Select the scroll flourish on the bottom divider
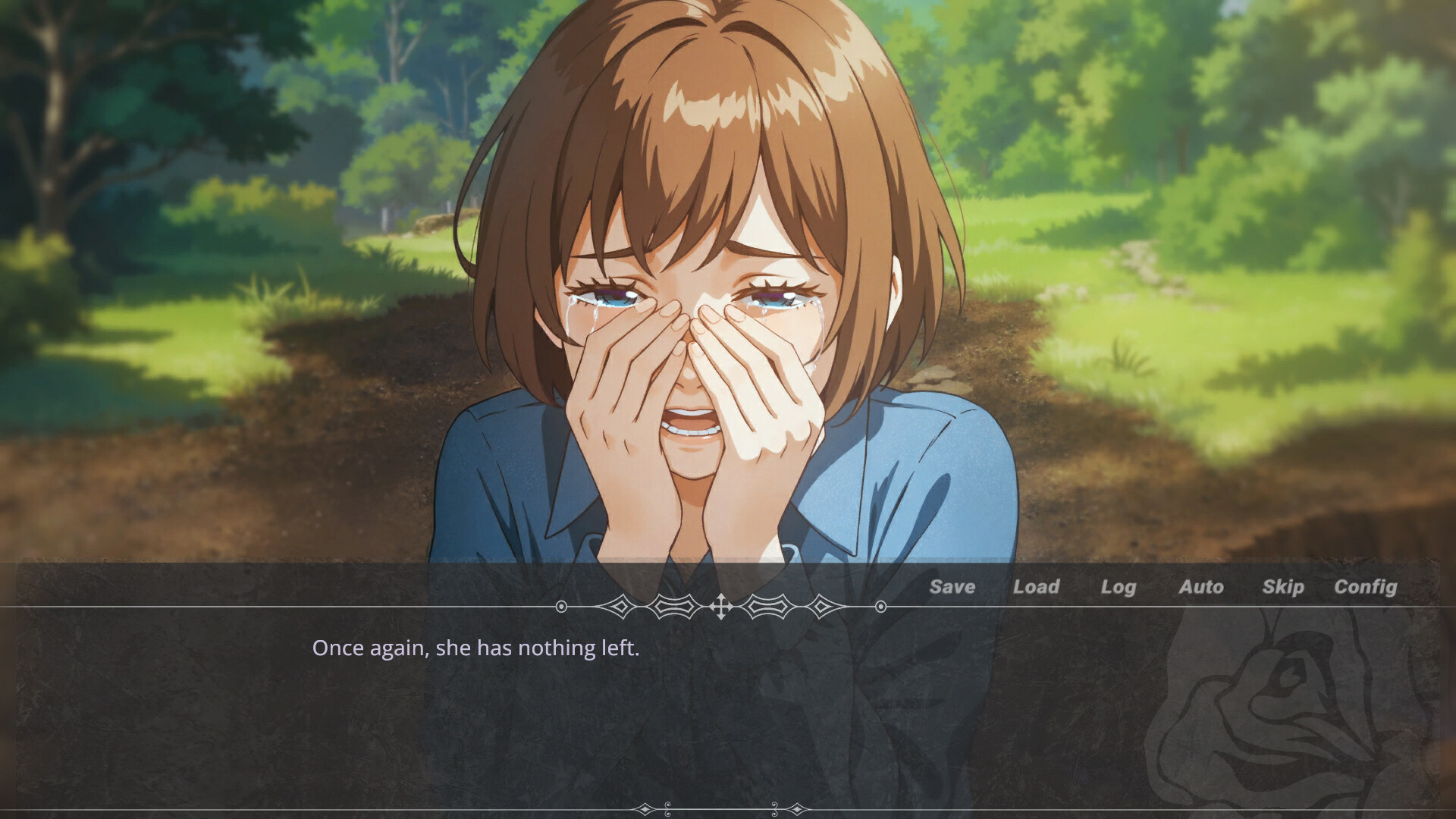This screenshot has height=819, width=1456. (668, 808)
